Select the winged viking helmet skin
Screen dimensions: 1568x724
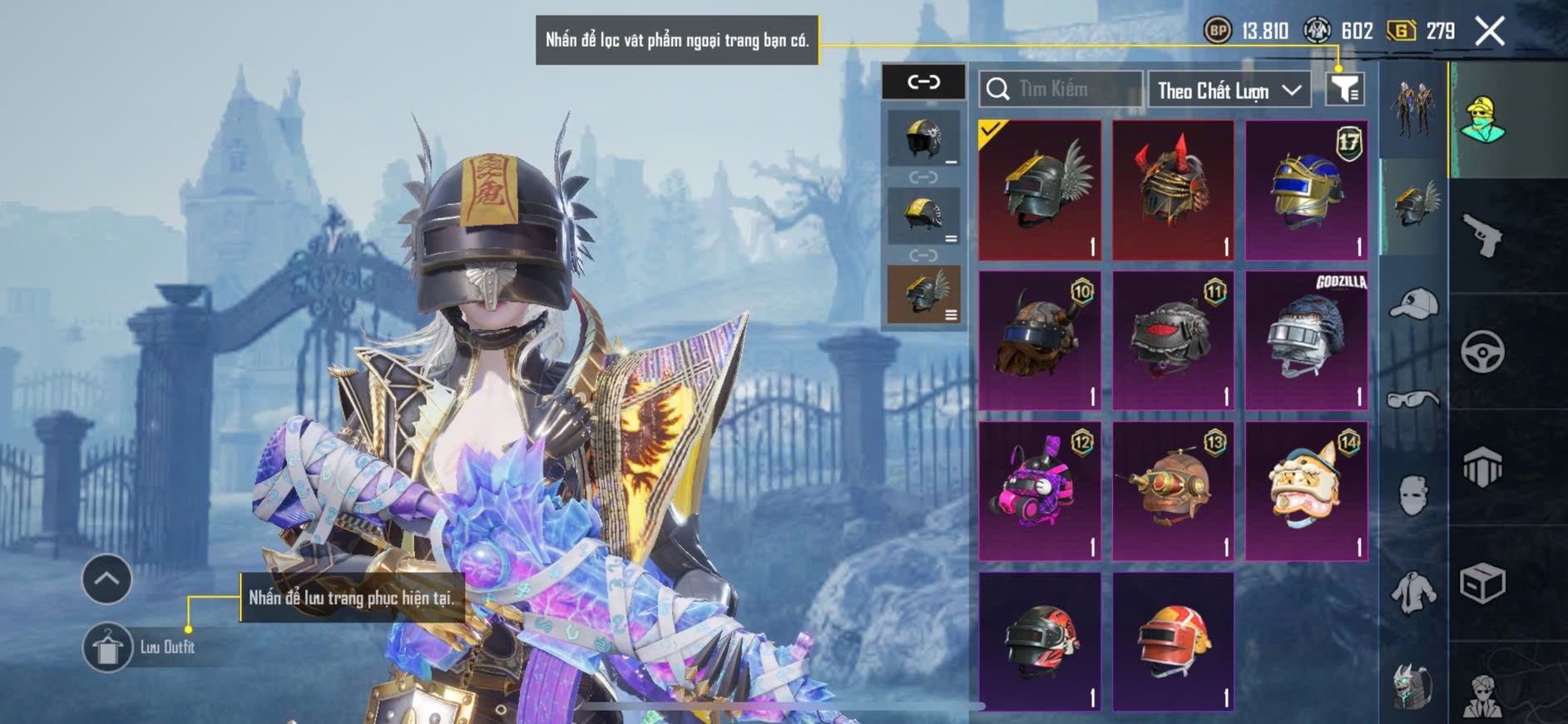1040,191
